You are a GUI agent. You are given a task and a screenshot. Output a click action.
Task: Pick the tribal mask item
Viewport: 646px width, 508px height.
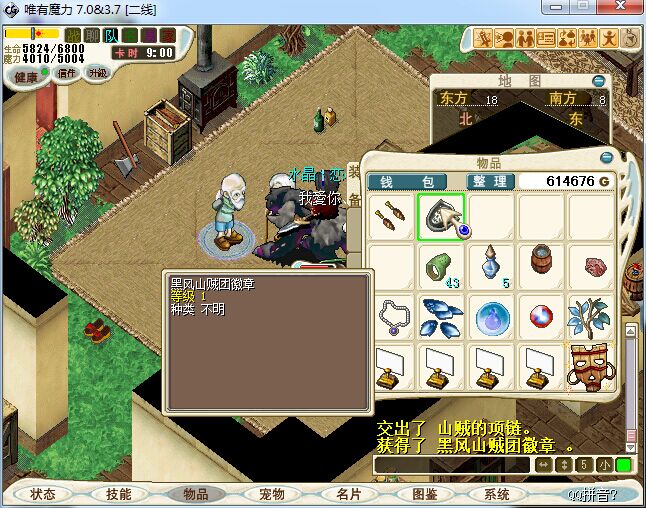[591, 366]
